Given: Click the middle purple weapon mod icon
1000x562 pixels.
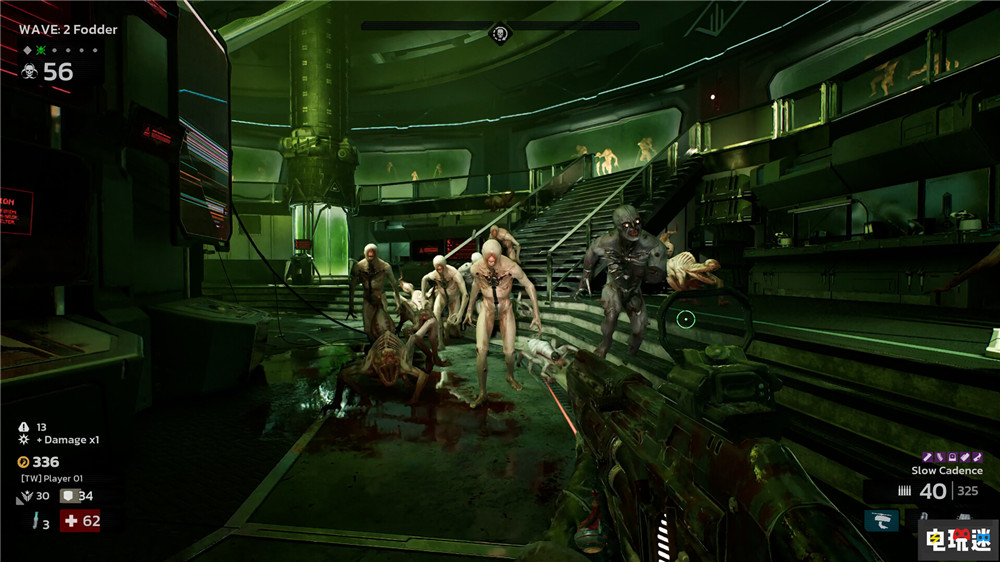Looking at the screenshot, I should [949, 457].
